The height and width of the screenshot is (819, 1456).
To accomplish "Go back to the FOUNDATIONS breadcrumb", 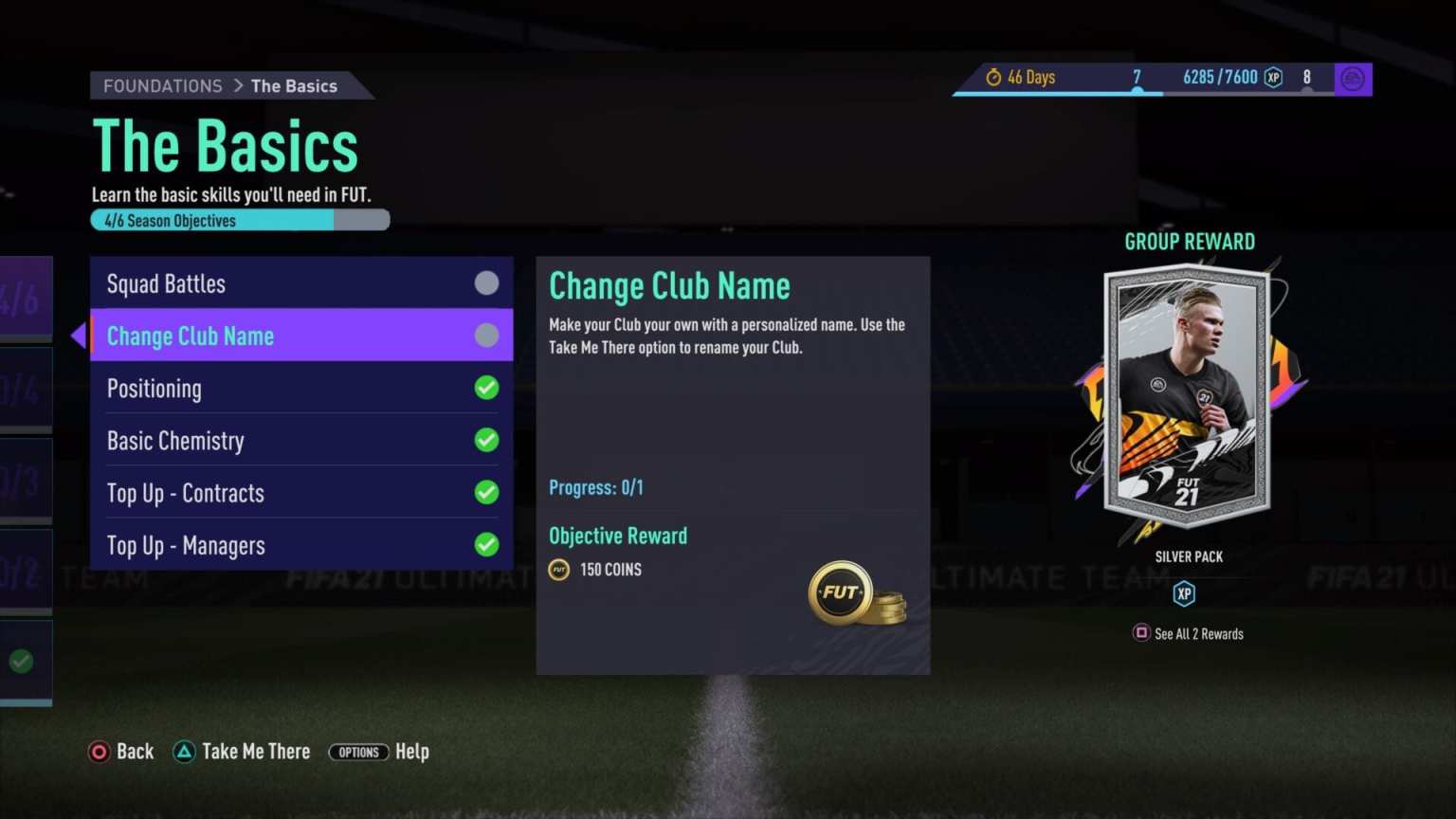I will 162,86.
